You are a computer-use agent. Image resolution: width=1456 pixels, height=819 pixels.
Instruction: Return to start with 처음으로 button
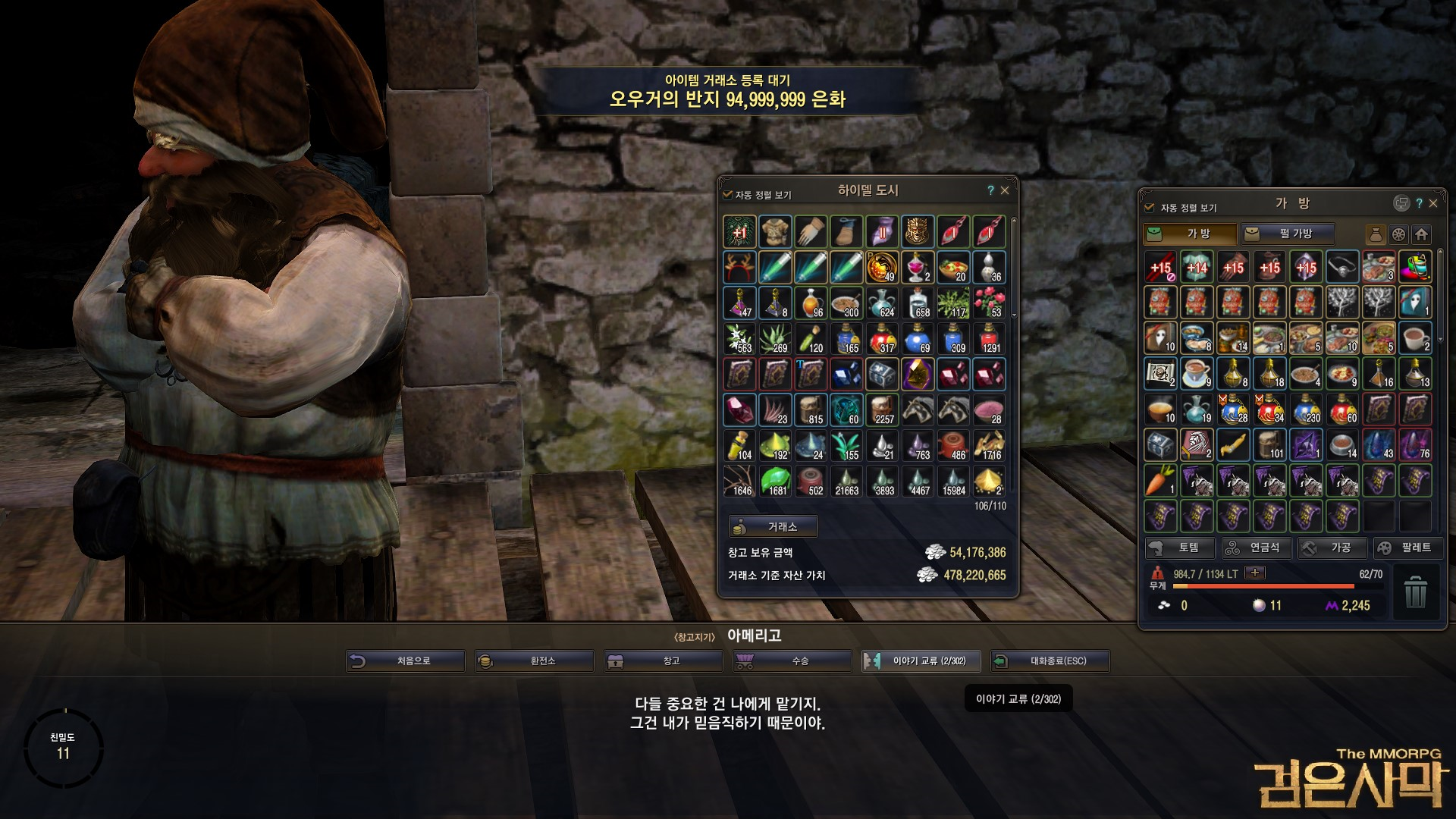tap(406, 661)
